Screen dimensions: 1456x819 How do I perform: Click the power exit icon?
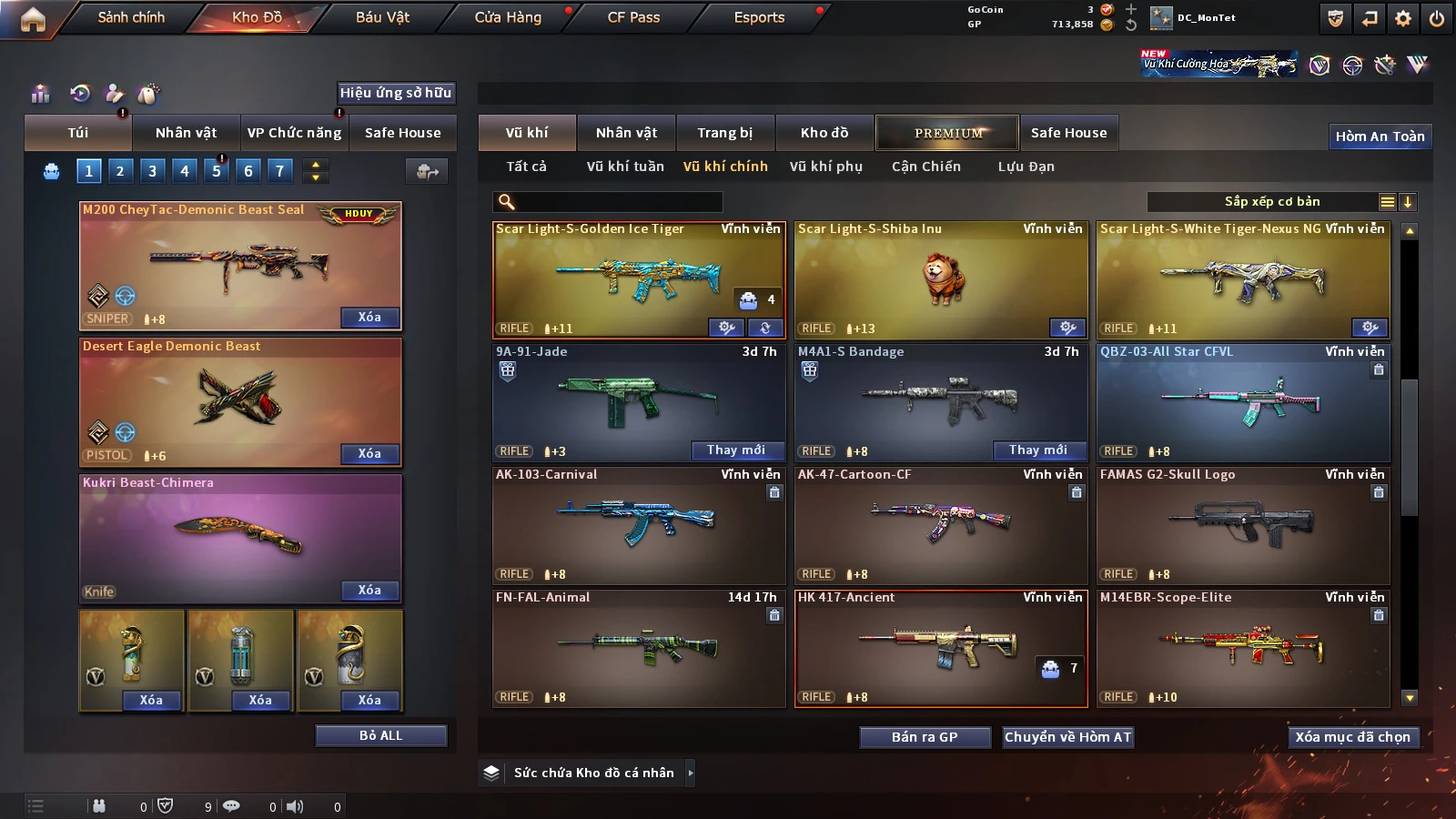(1437, 18)
